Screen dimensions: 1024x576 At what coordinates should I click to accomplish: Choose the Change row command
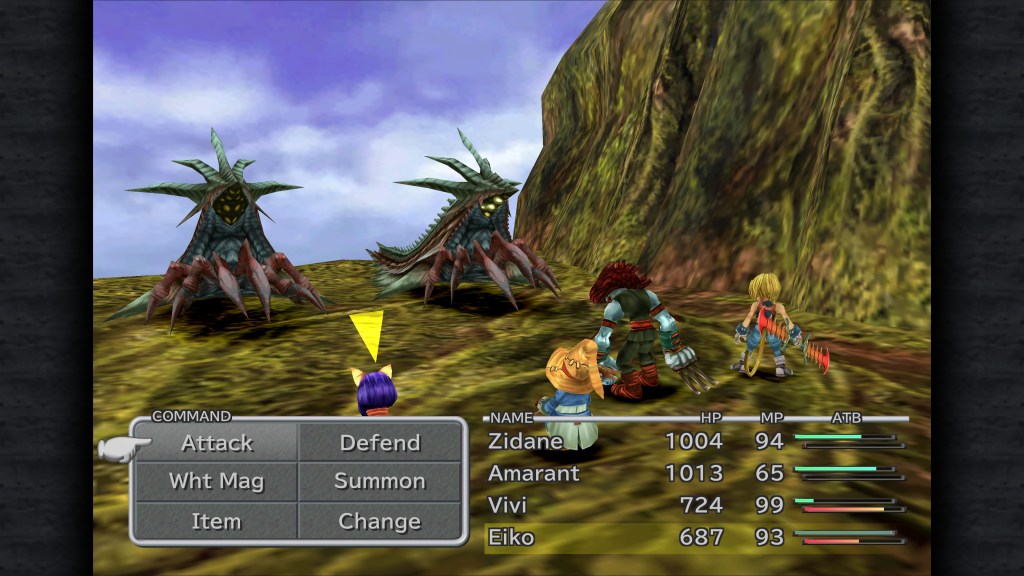[x=380, y=521]
